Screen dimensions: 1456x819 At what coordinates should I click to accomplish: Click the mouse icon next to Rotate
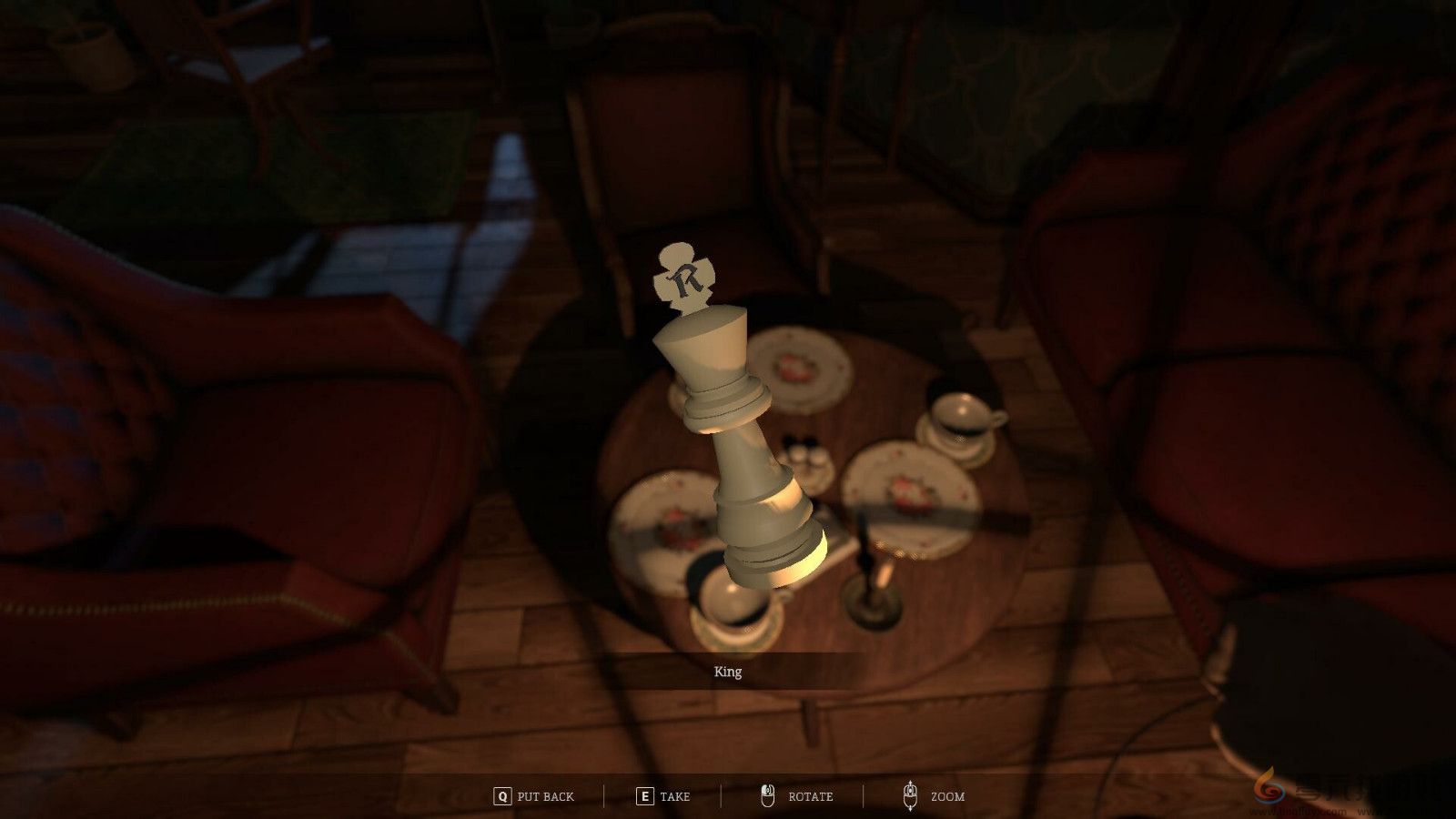[x=767, y=795]
